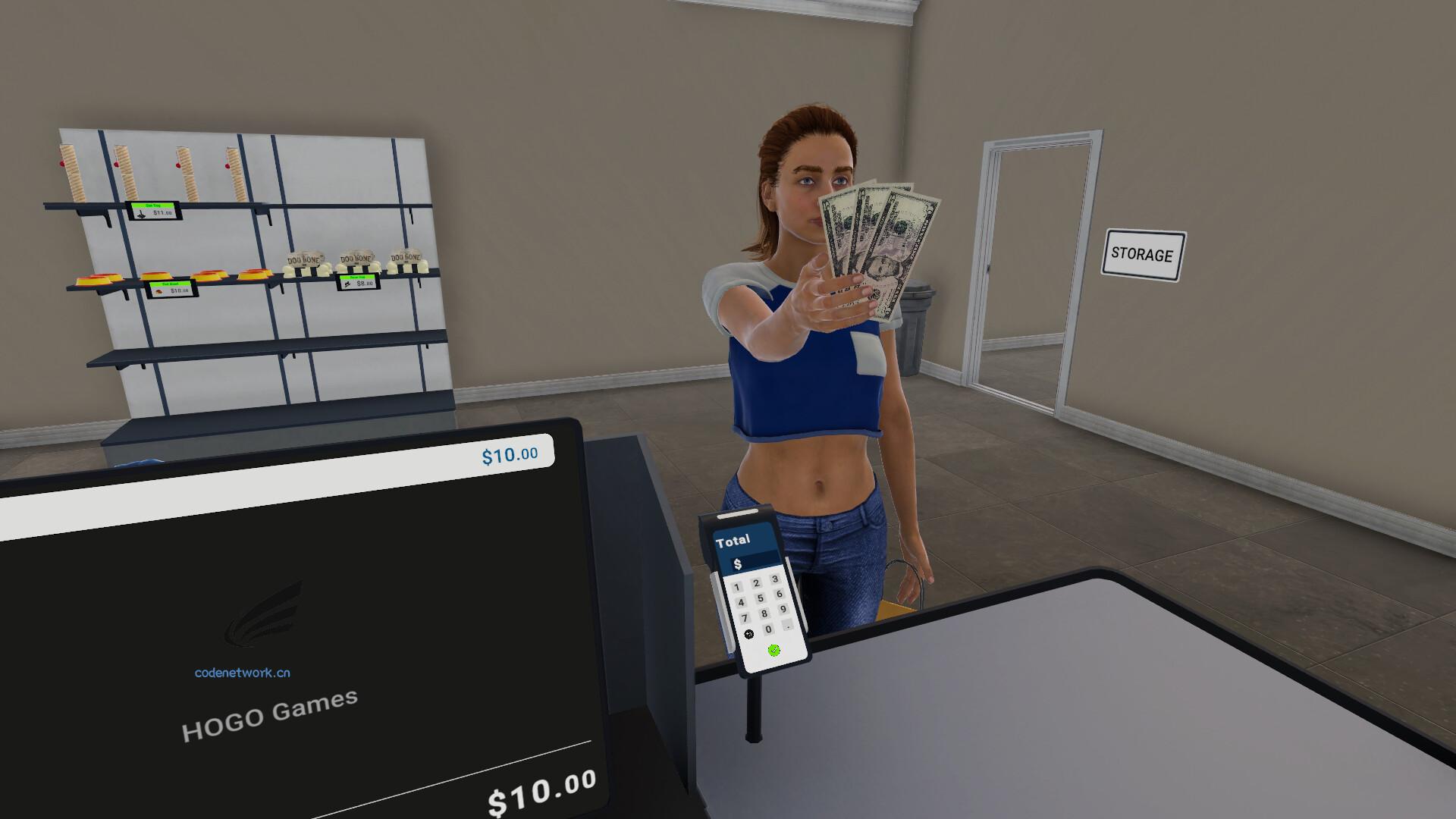Image resolution: width=1456 pixels, height=819 pixels.
Task: Click the joystick icon on the Cat Toy tag
Action: (x=140, y=215)
